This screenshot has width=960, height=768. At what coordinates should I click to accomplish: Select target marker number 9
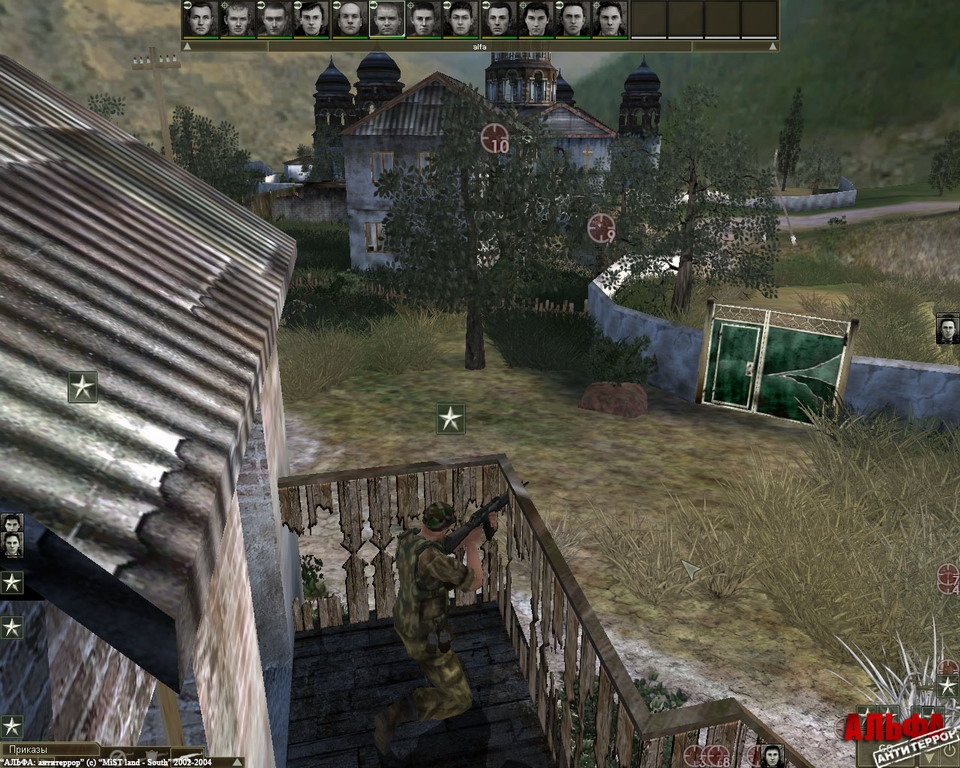[x=601, y=228]
